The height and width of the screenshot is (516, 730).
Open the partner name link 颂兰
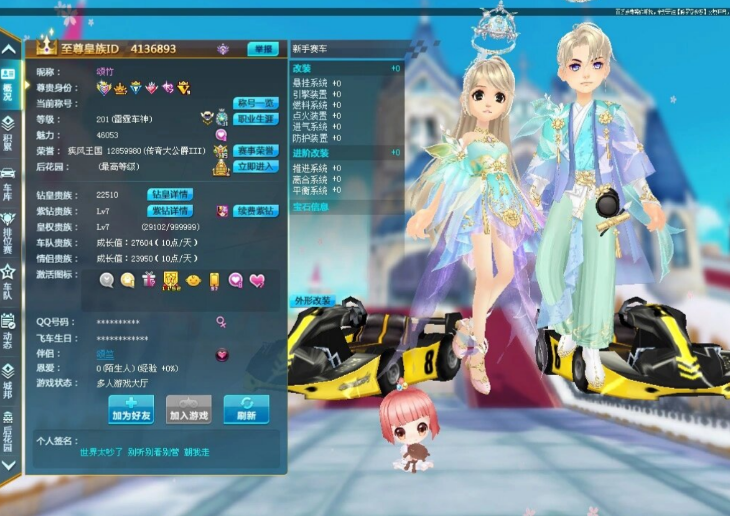[x=104, y=353]
